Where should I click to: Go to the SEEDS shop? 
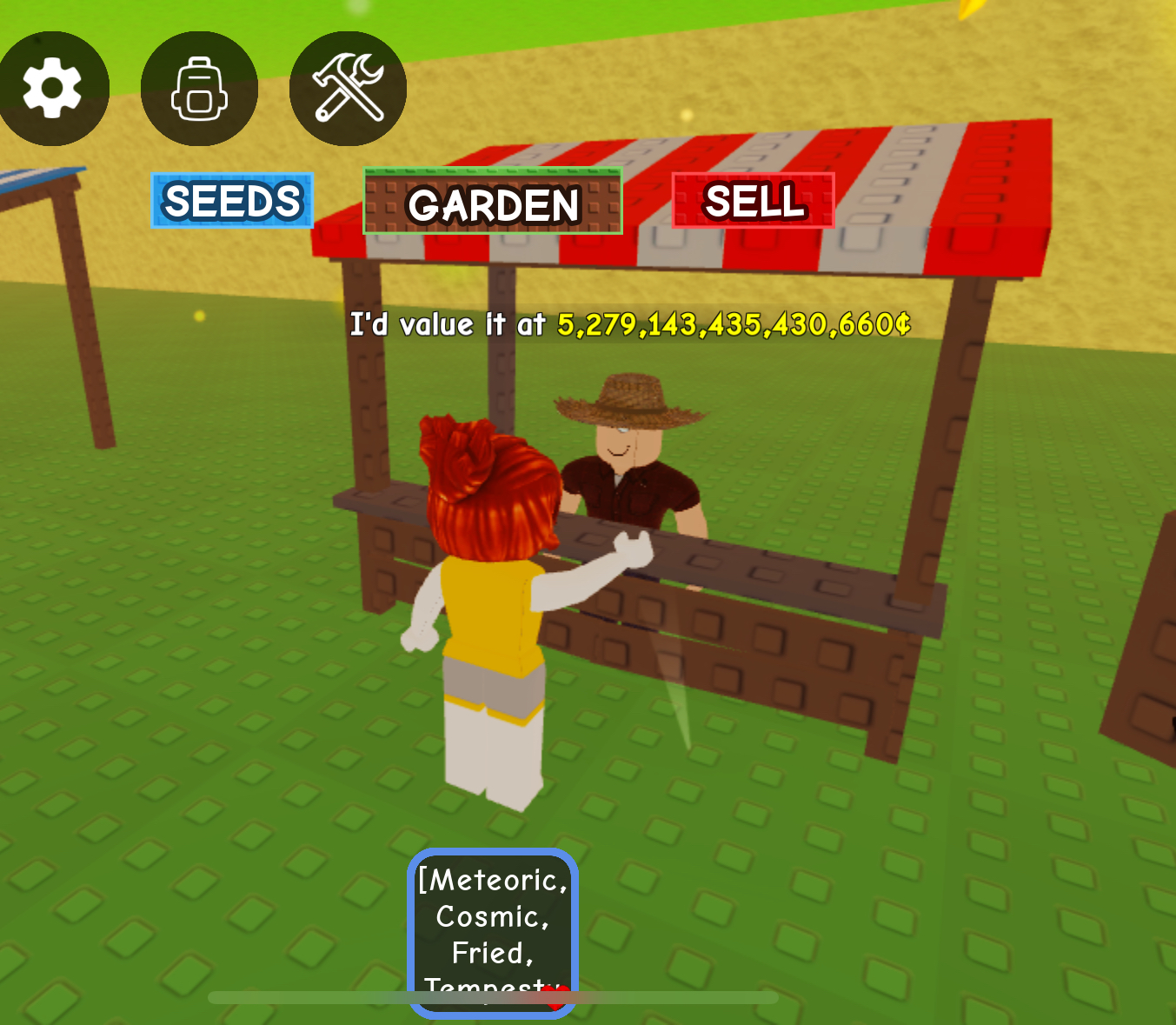pos(232,201)
